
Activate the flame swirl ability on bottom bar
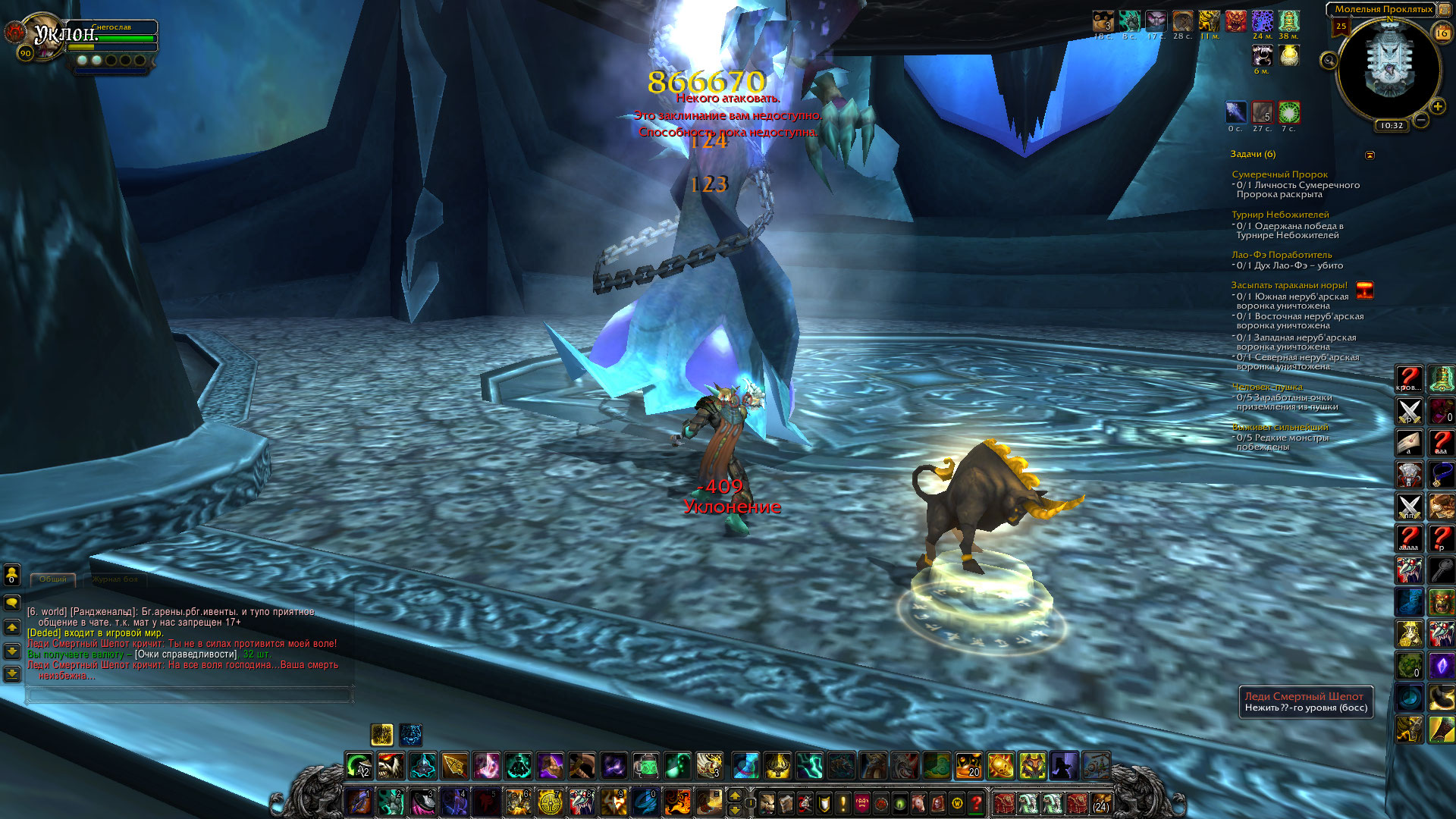tap(677, 802)
